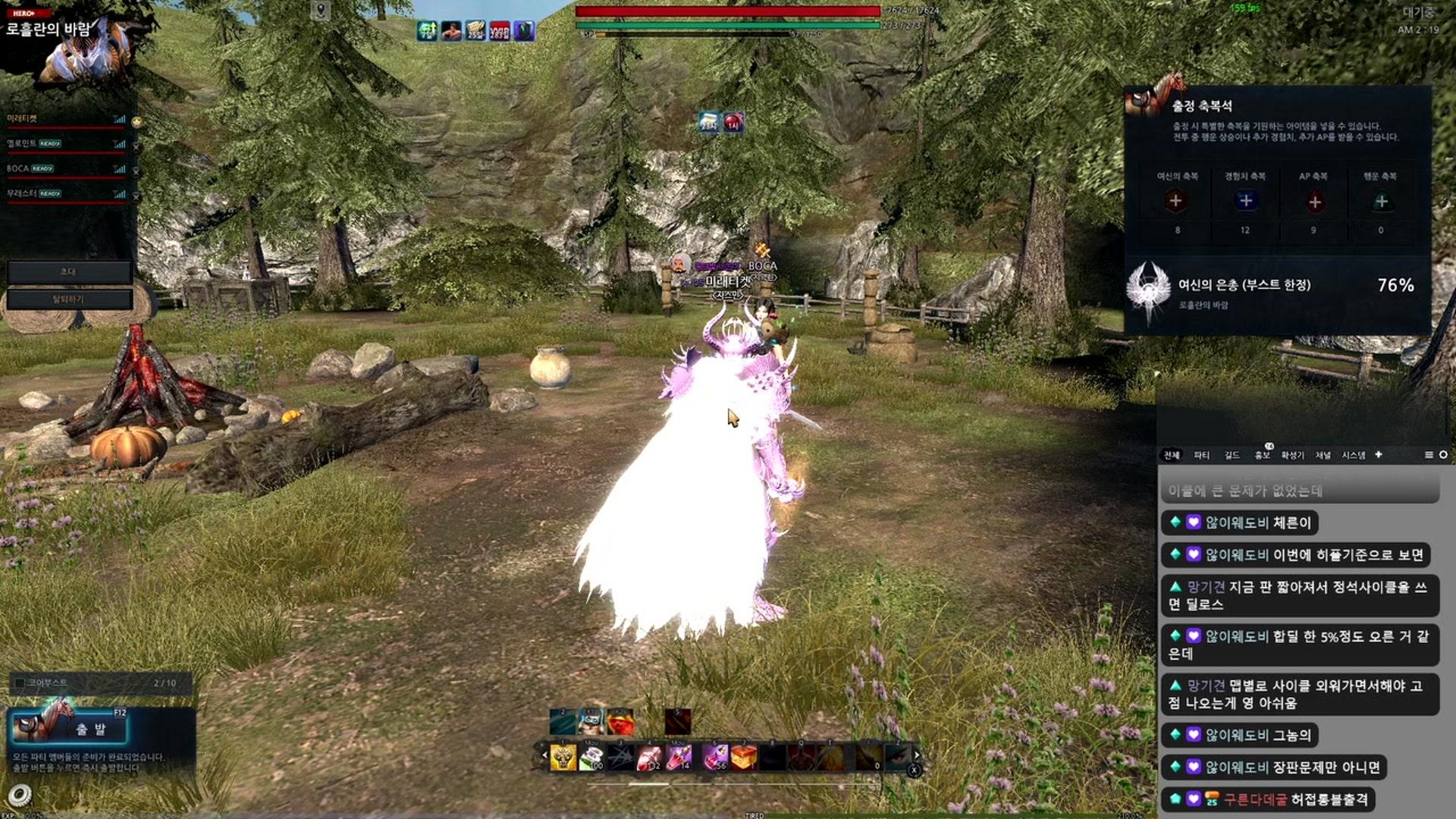Screen dimensions: 1456x819
Task: Add a 경험치 축복 blessing stone
Action: pyautogui.click(x=1244, y=201)
